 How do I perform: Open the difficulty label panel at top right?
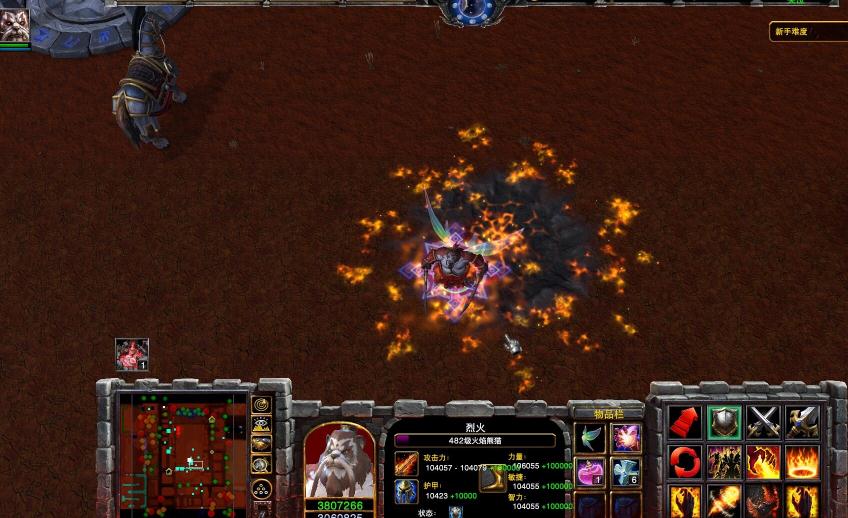click(x=805, y=32)
